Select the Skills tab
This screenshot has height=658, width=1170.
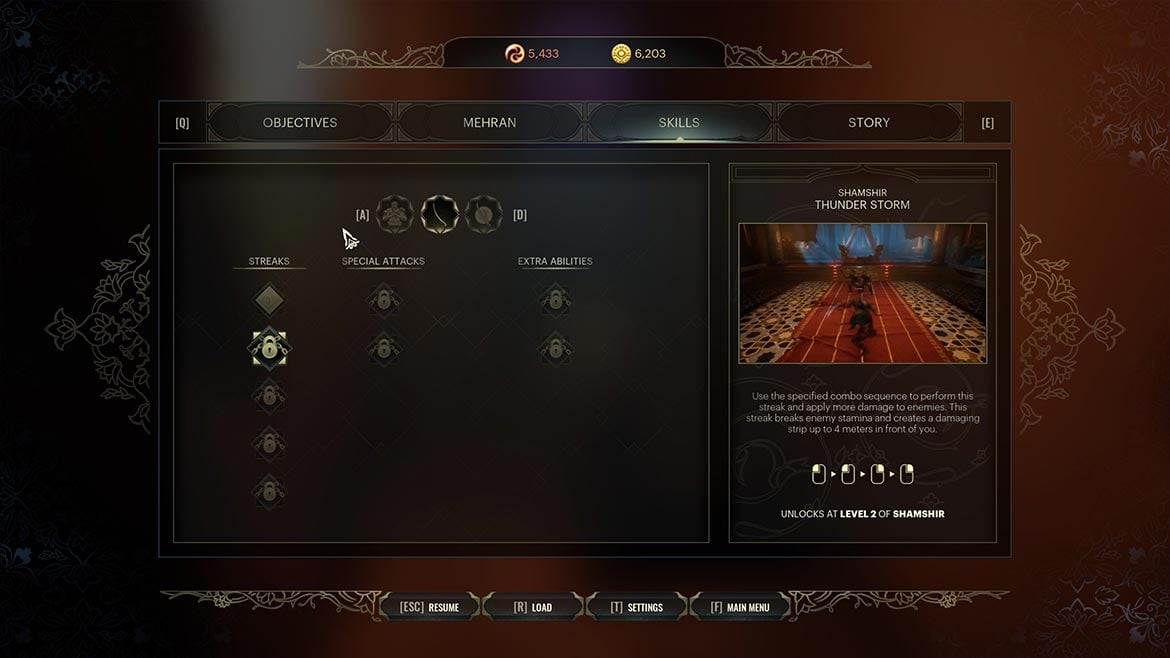[679, 123]
